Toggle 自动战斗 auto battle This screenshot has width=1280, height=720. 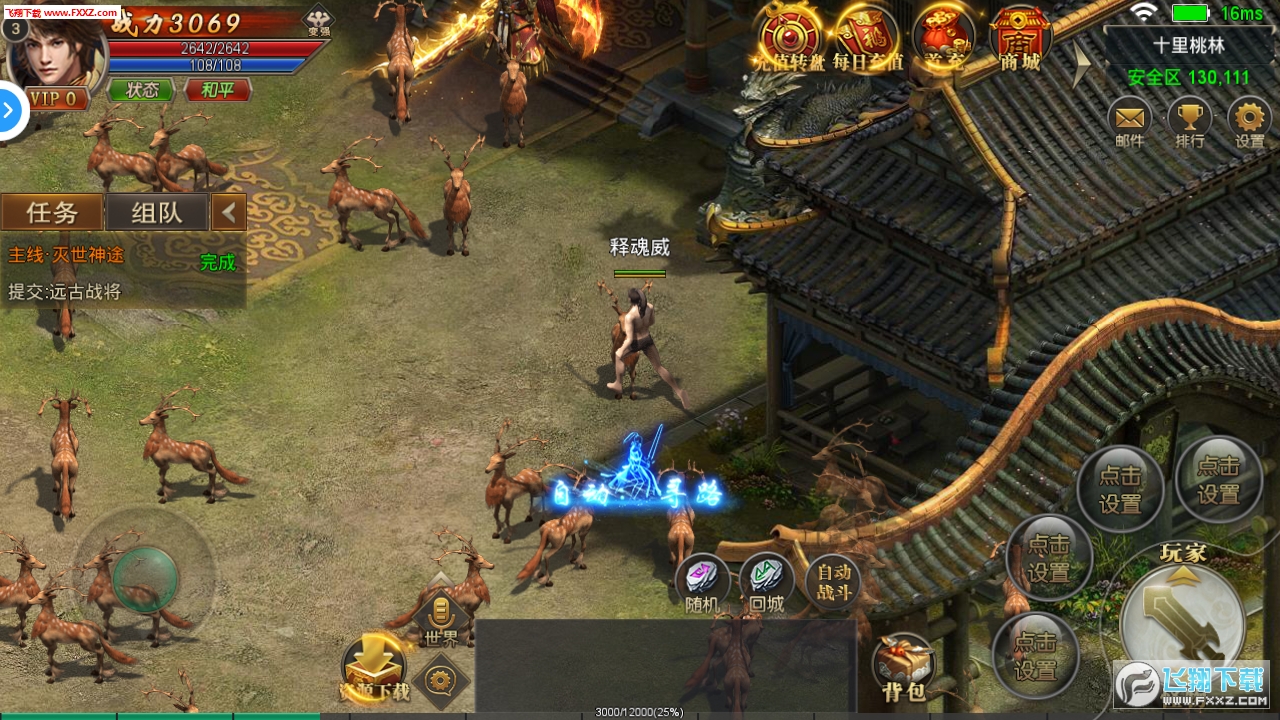coord(833,580)
